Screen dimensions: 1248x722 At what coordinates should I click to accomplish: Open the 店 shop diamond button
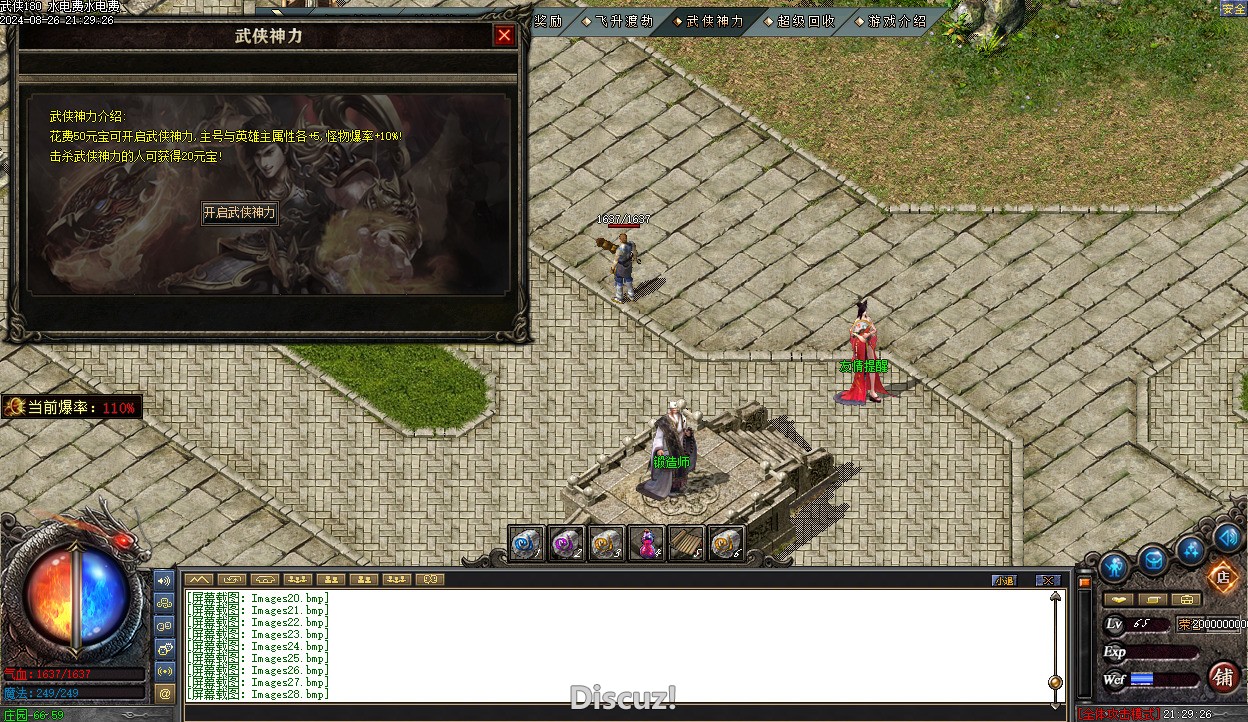coord(1221,576)
